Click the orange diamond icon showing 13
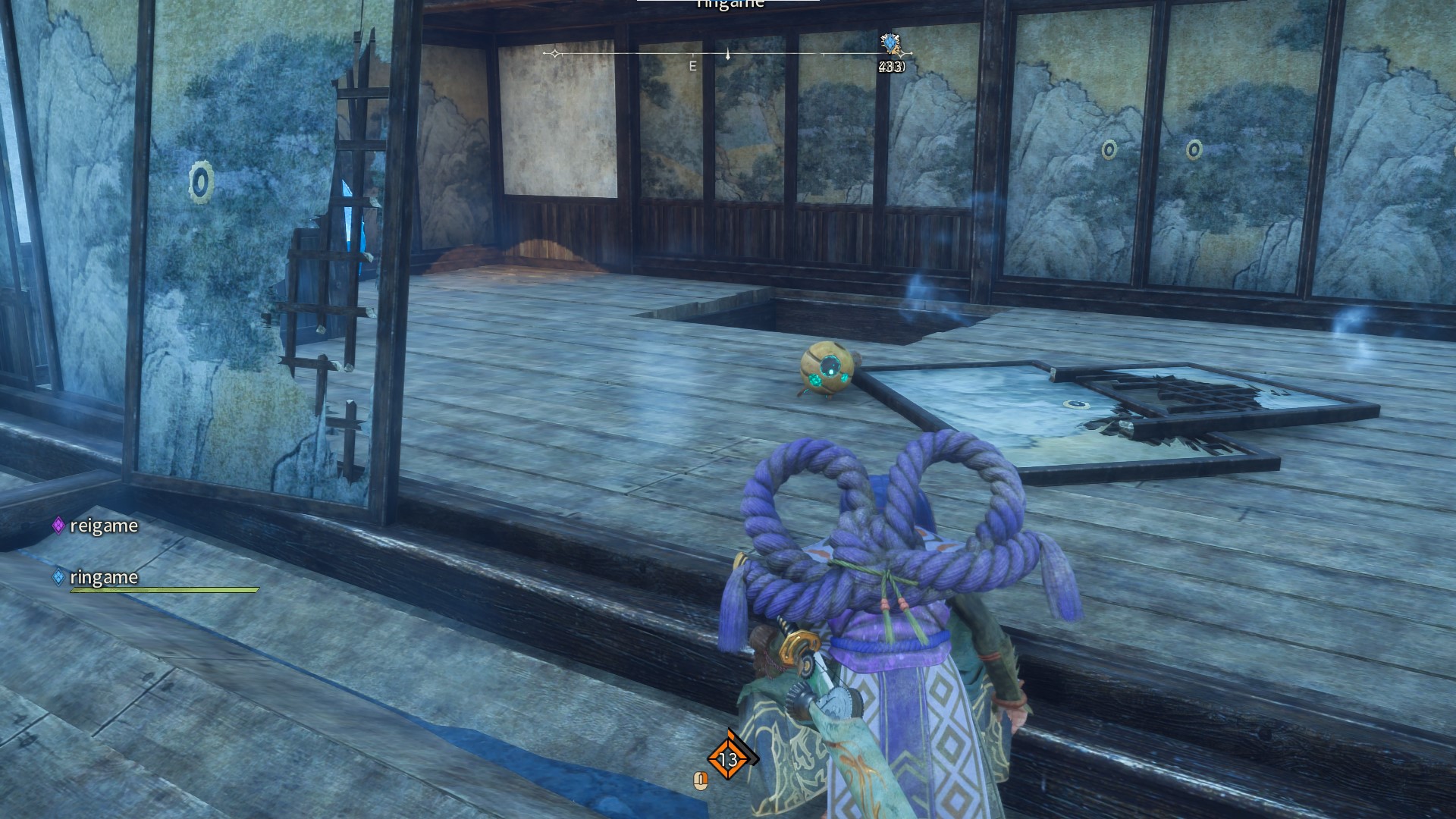Image resolution: width=1456 pixels, height=819 pixels. coord(728,758)
